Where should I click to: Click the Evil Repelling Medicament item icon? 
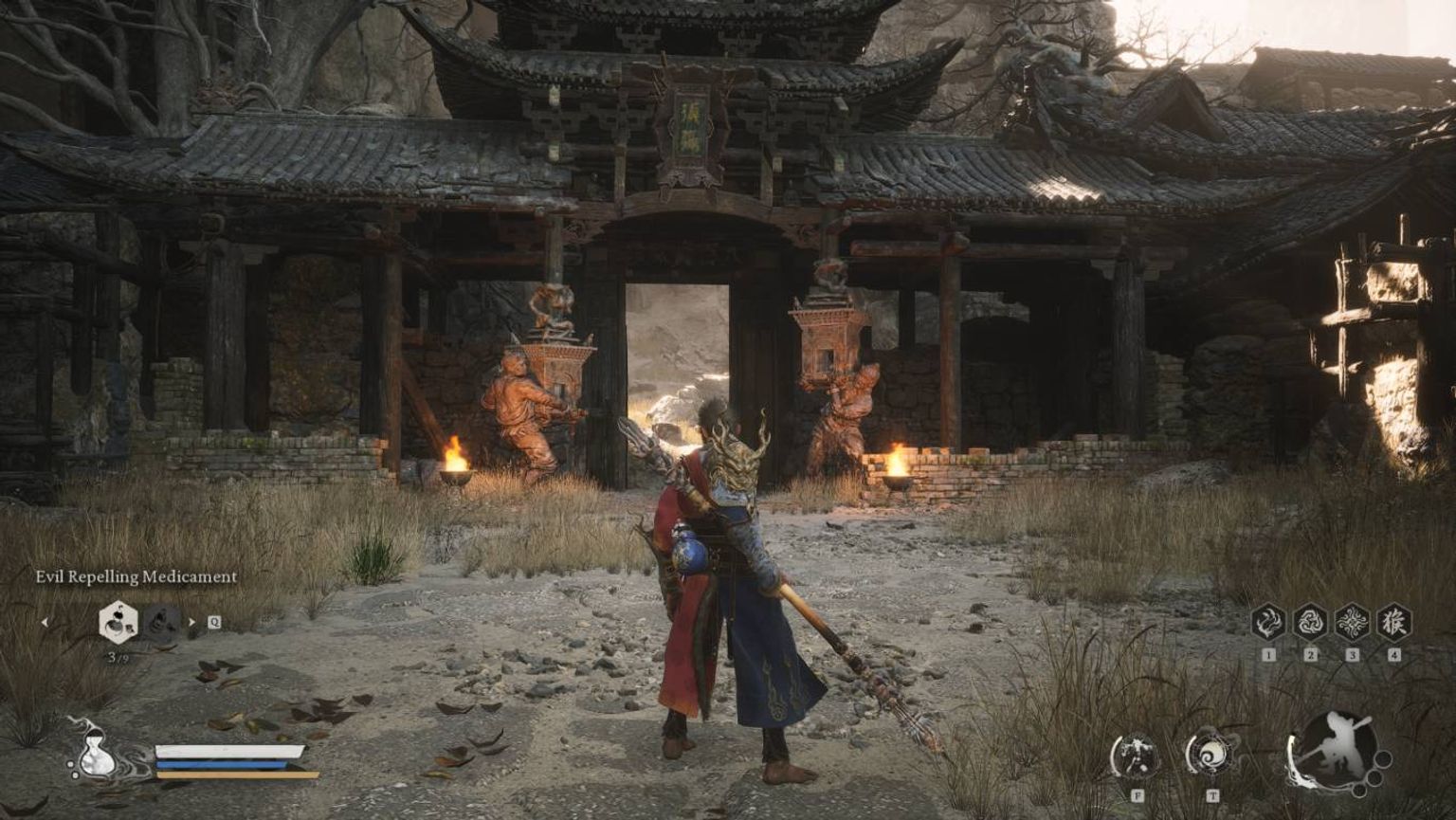click(x=118, y=621)
